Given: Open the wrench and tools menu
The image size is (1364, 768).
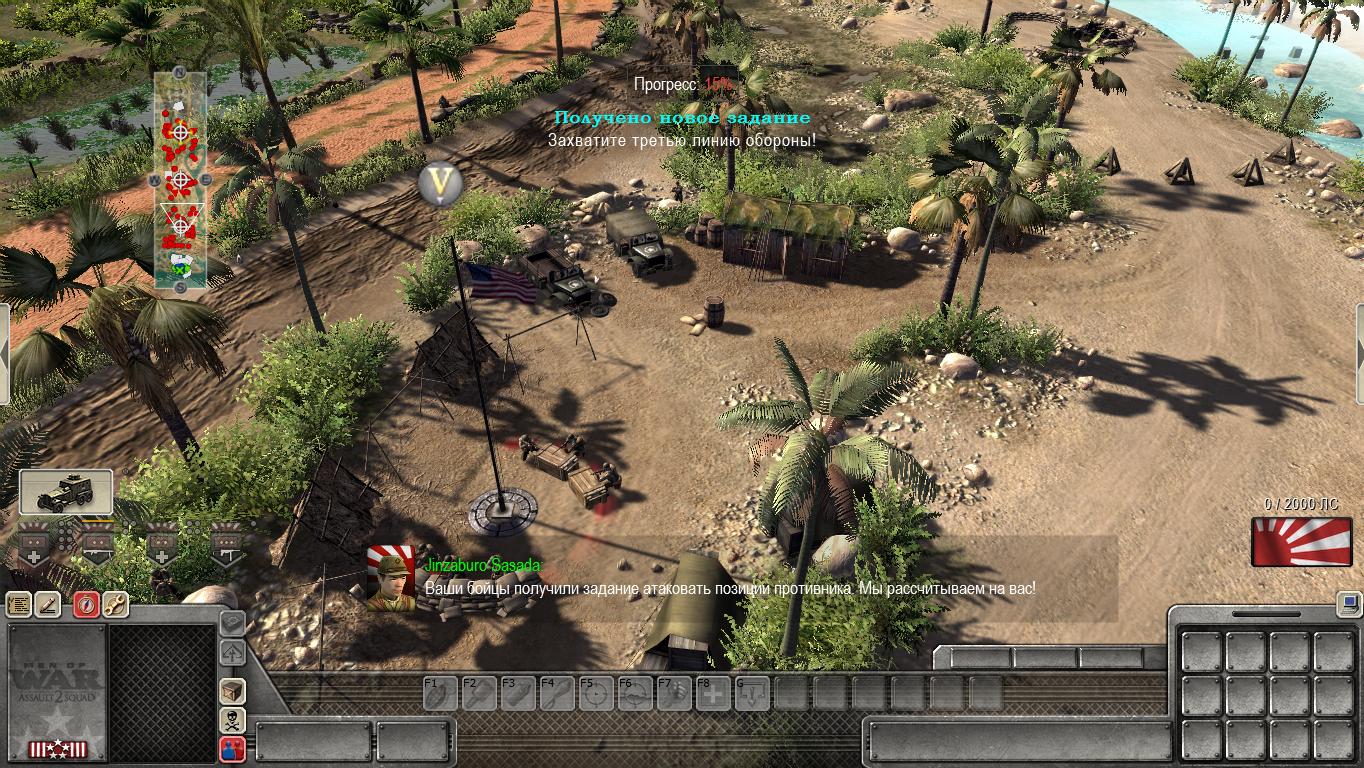Looking at the screenshot, I should tap(115, 604).
